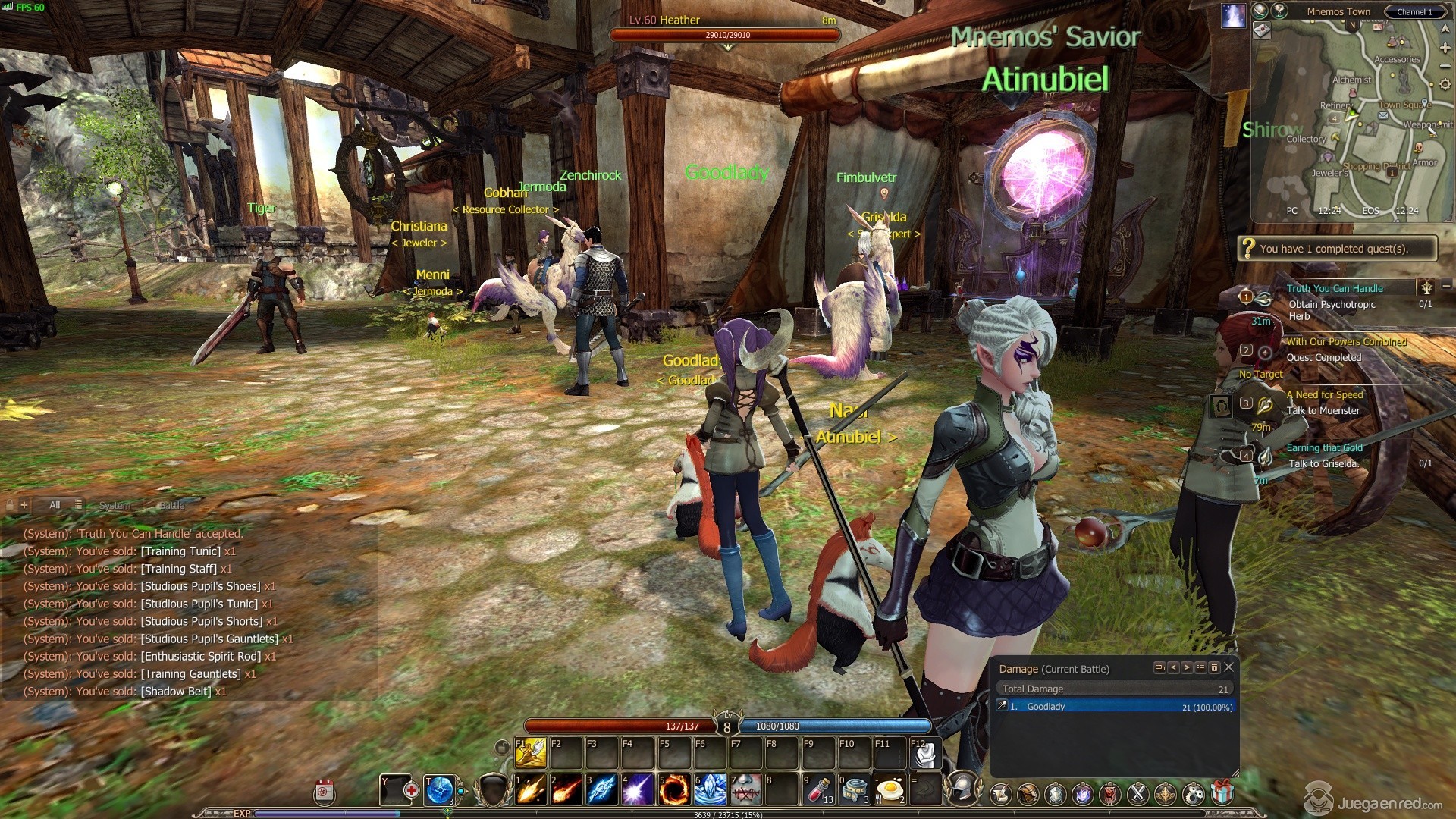
Task: Open the gift box menu icon
Action: (1222, 793)
